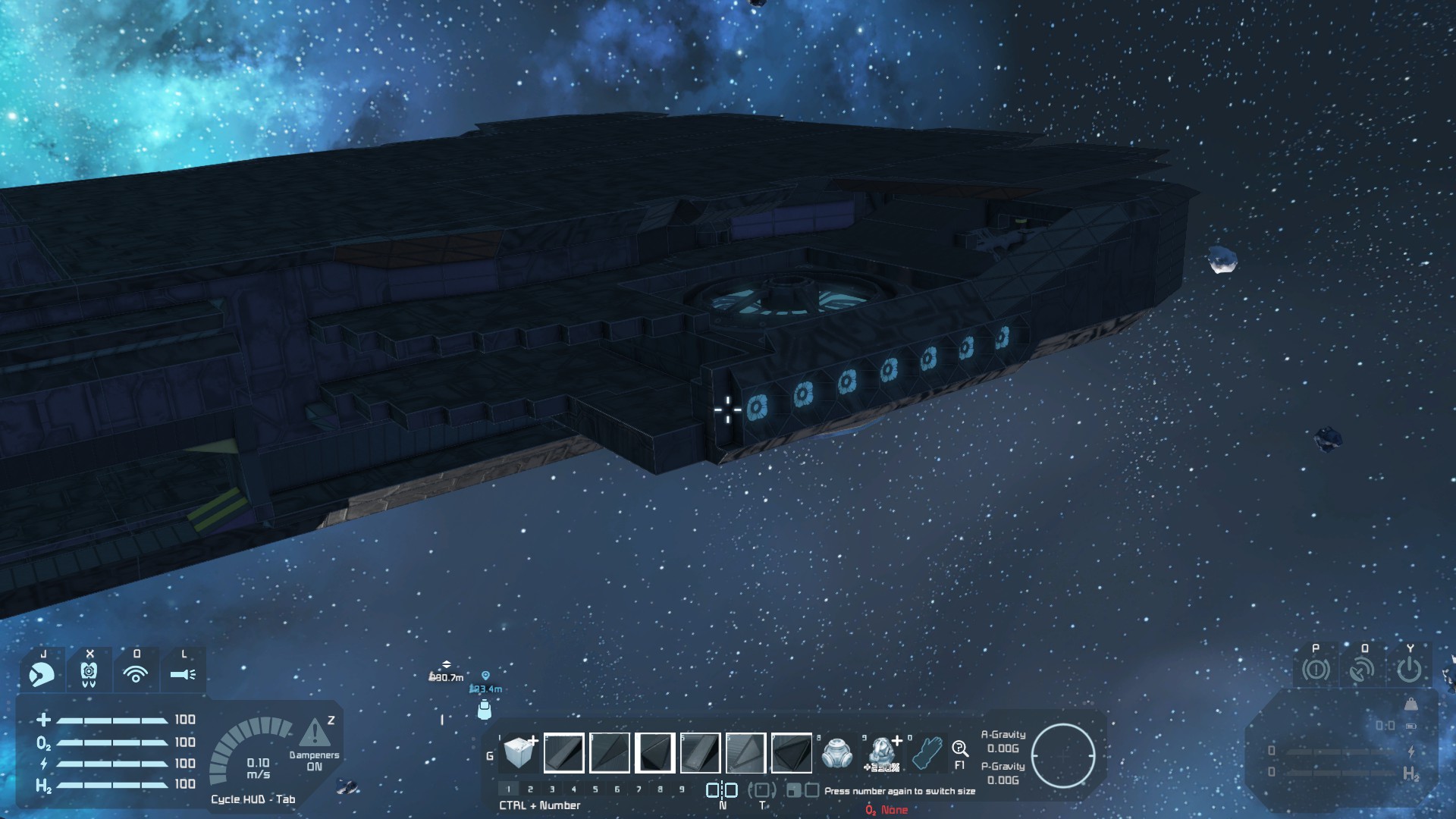This screenshot has height=819, width=1456.
Task: Select the glove hand tool slot
Action: [x=927, y=753]
